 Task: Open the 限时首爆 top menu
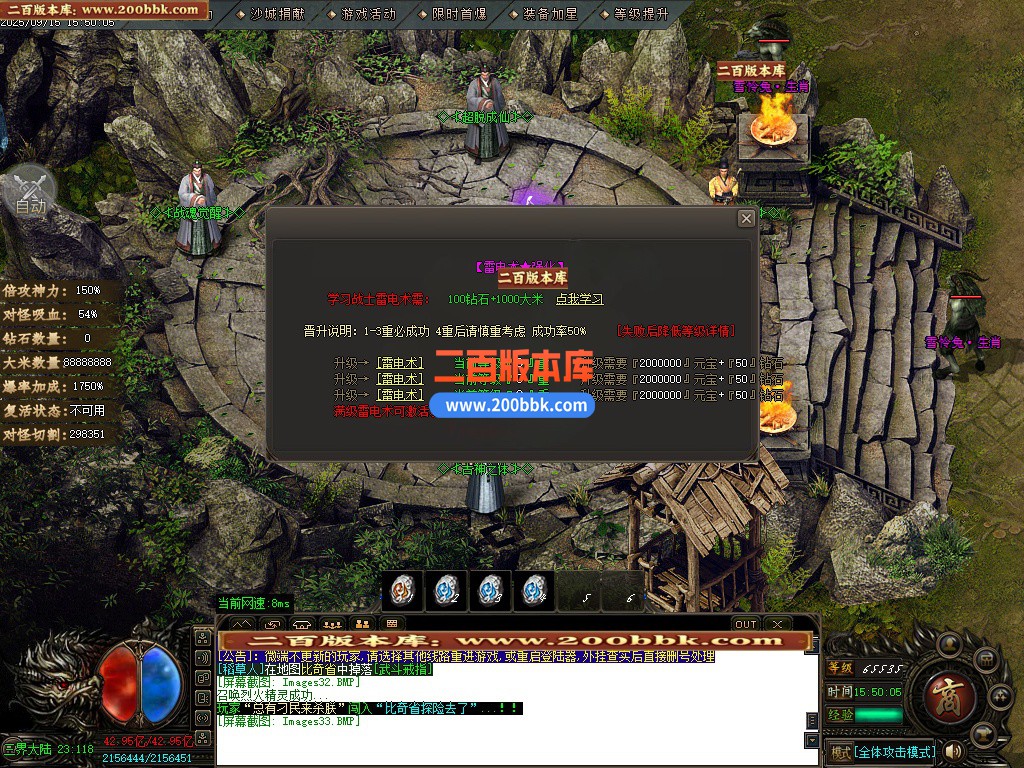[459, 14]
